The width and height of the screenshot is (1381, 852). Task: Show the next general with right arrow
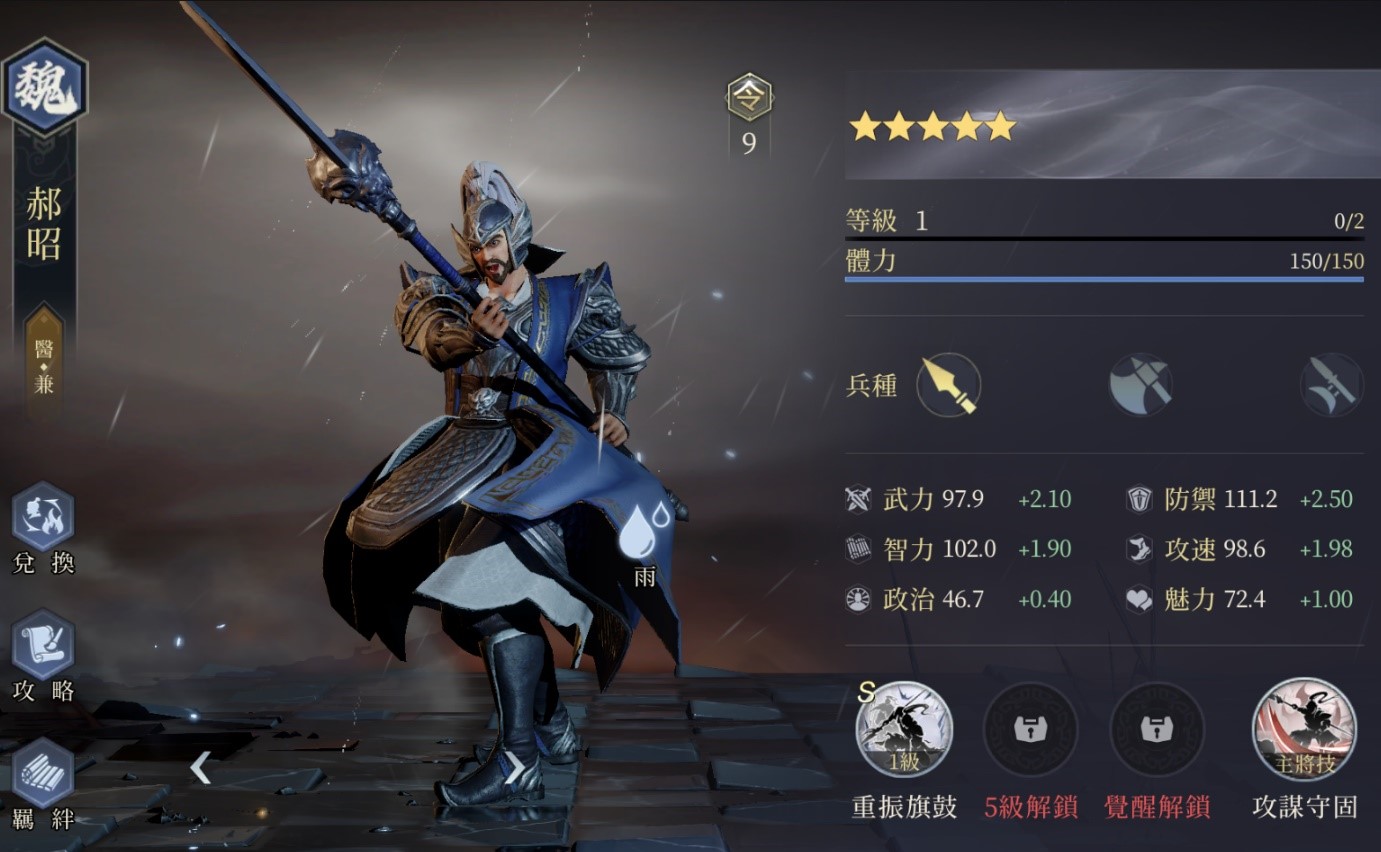point(514,768)
